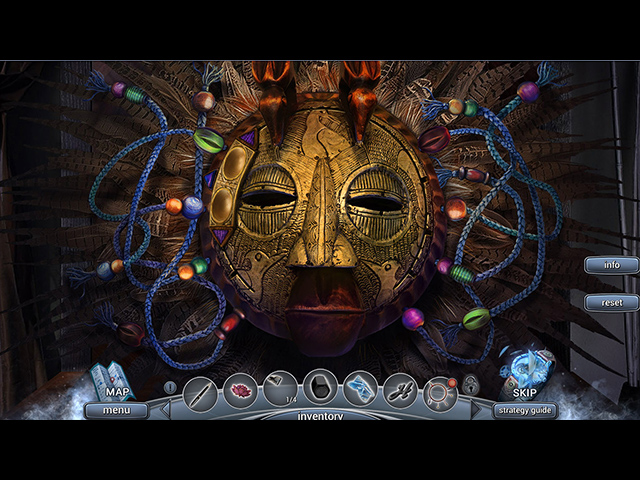640x480 pixels.
Task: Select the round amulet inventory item
Action: pos(440,389)
